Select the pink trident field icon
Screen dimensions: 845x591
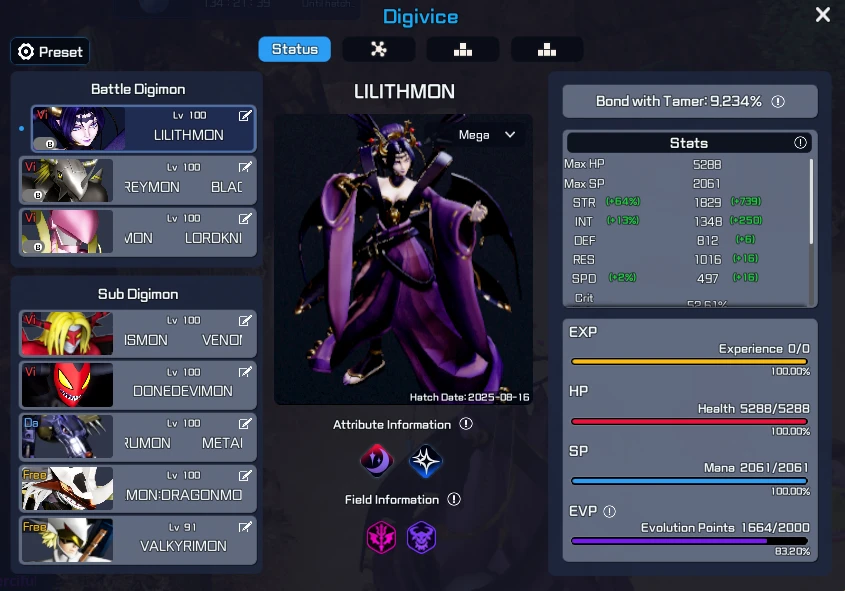(x=381, y=537)
